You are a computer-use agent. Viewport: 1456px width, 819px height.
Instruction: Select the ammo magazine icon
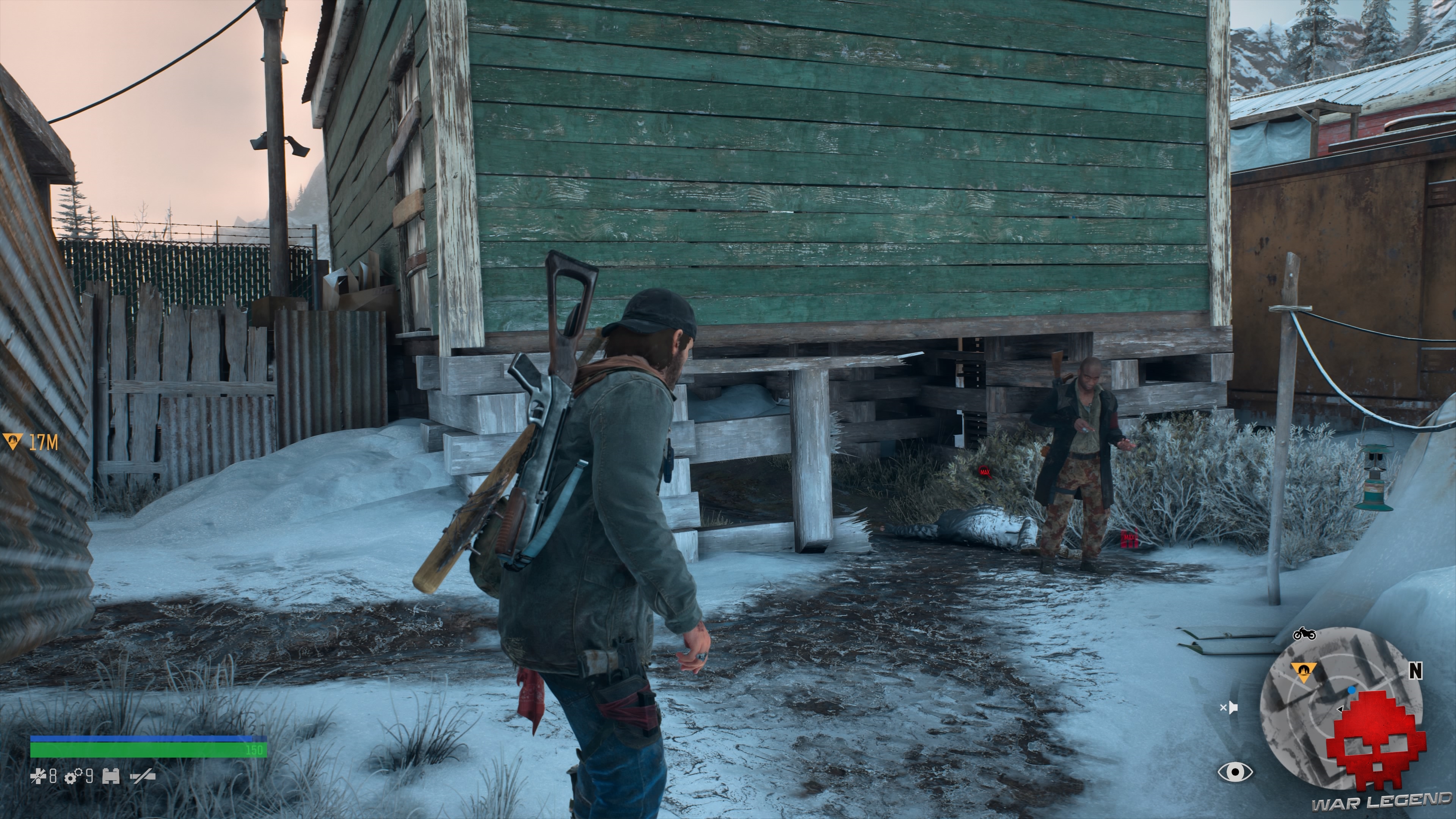(111, 777)
